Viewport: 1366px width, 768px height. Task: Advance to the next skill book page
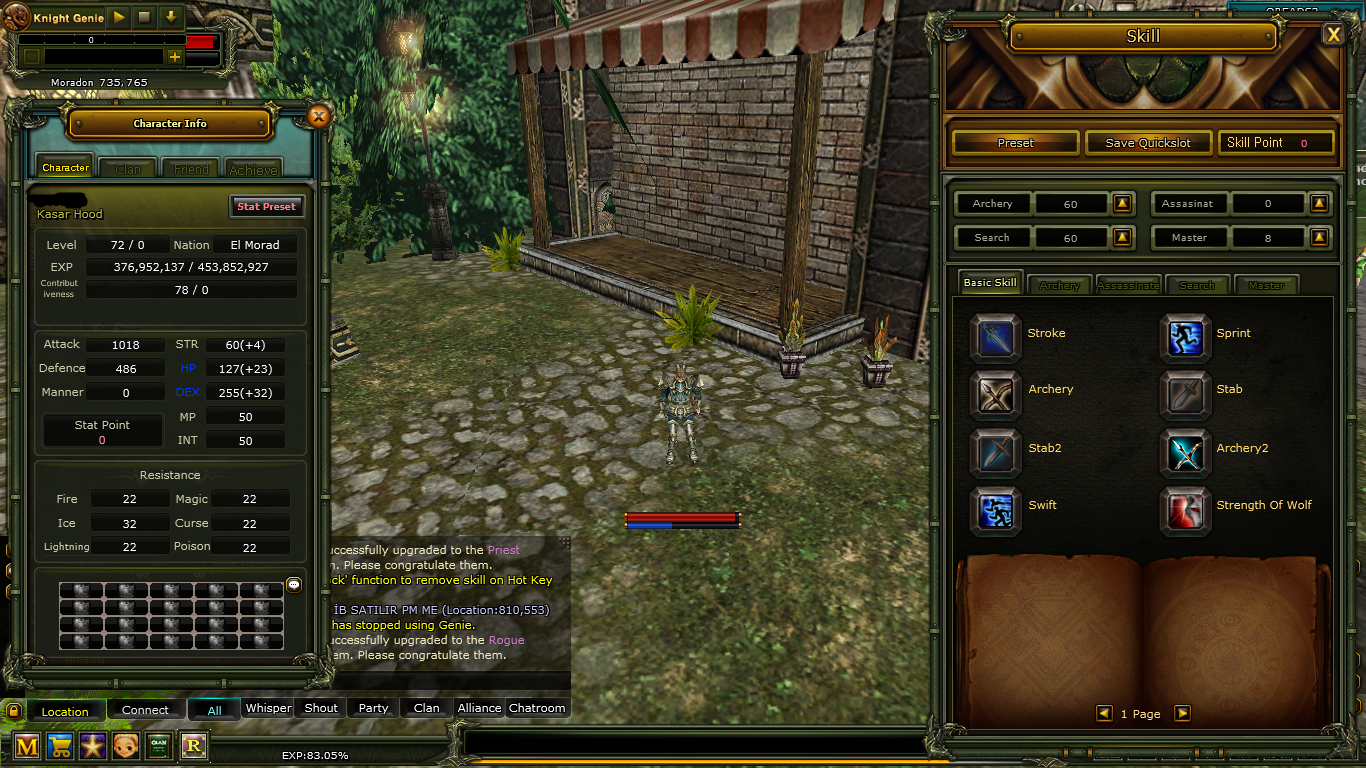[1183, 713]
